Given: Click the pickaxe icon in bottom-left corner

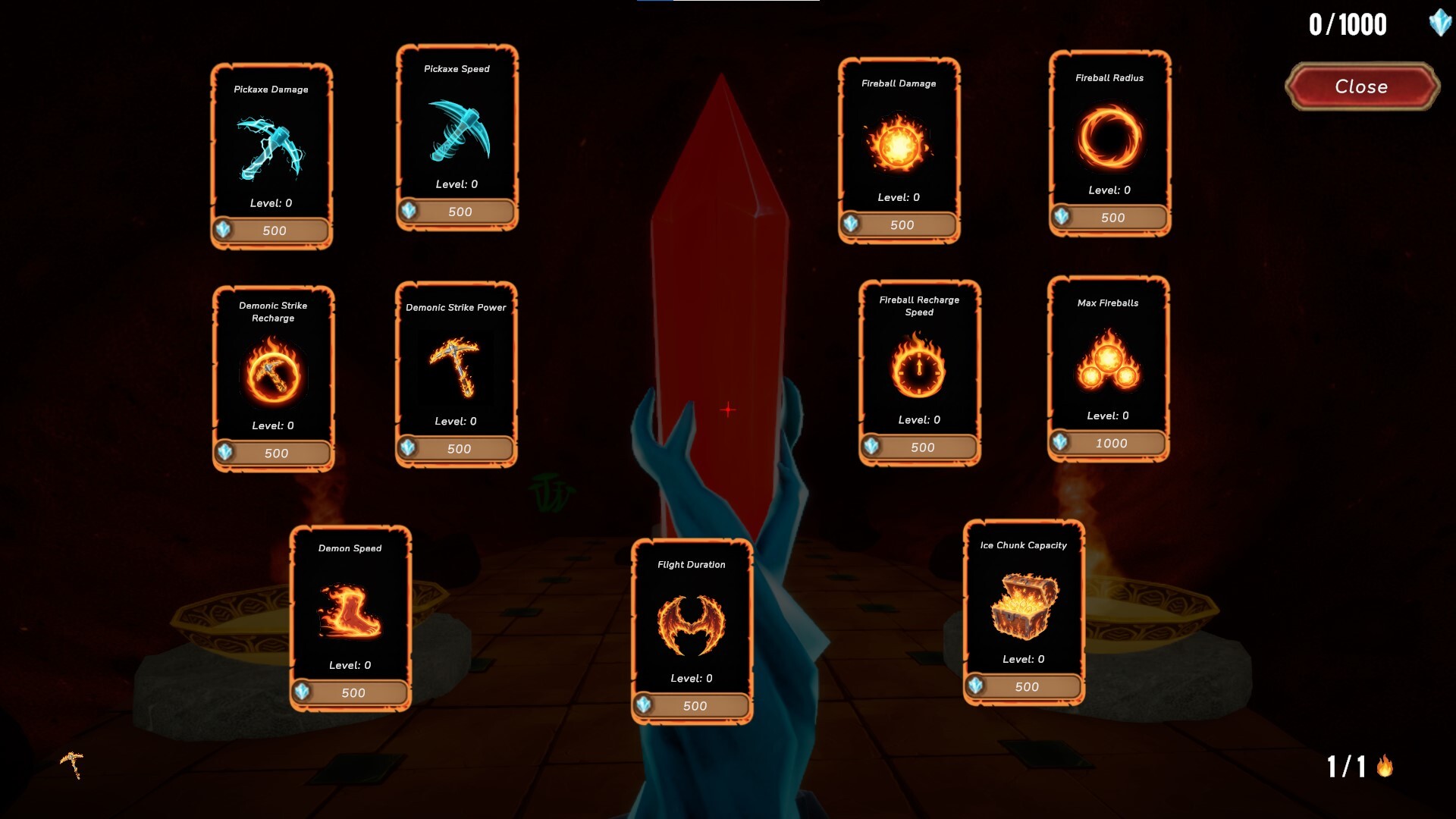Looking at the screenshot, I should pyautogui.click(x=71, y=764).
